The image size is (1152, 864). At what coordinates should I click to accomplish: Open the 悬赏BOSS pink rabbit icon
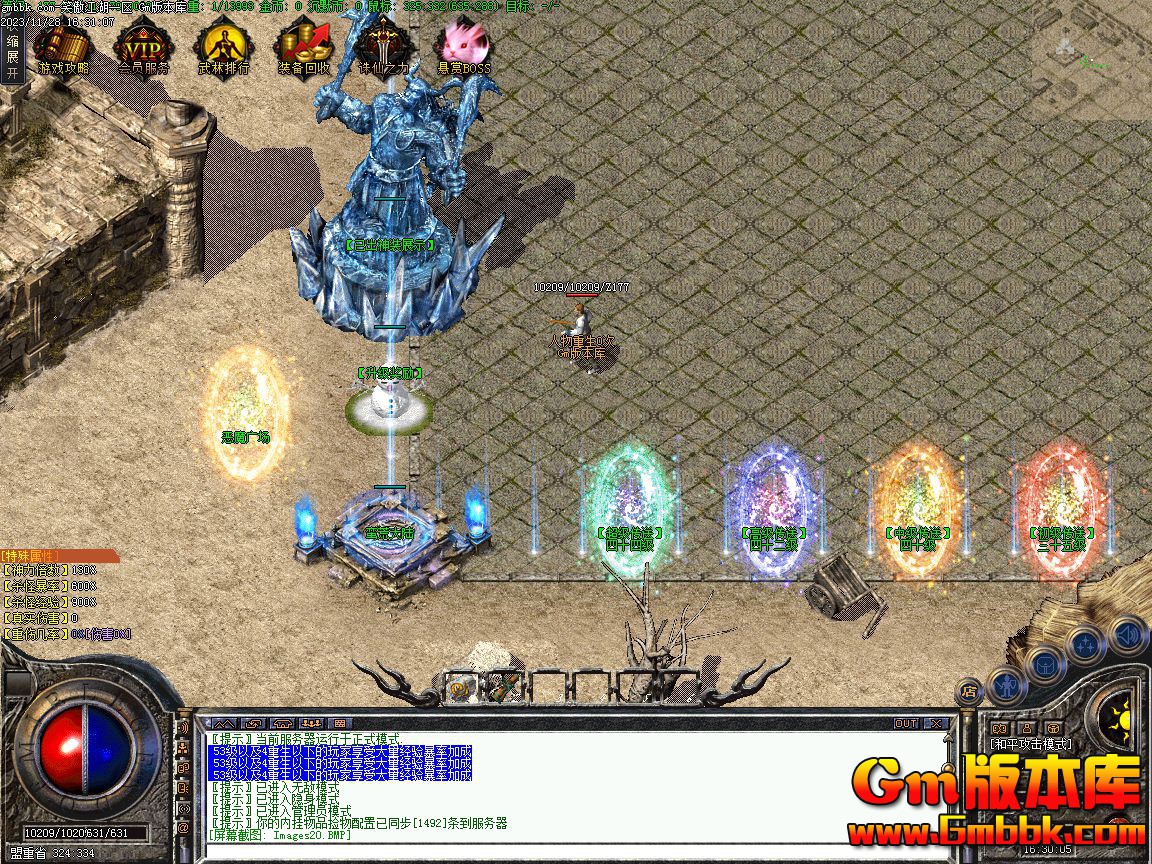pyautogui.click(x=463, y=47)
